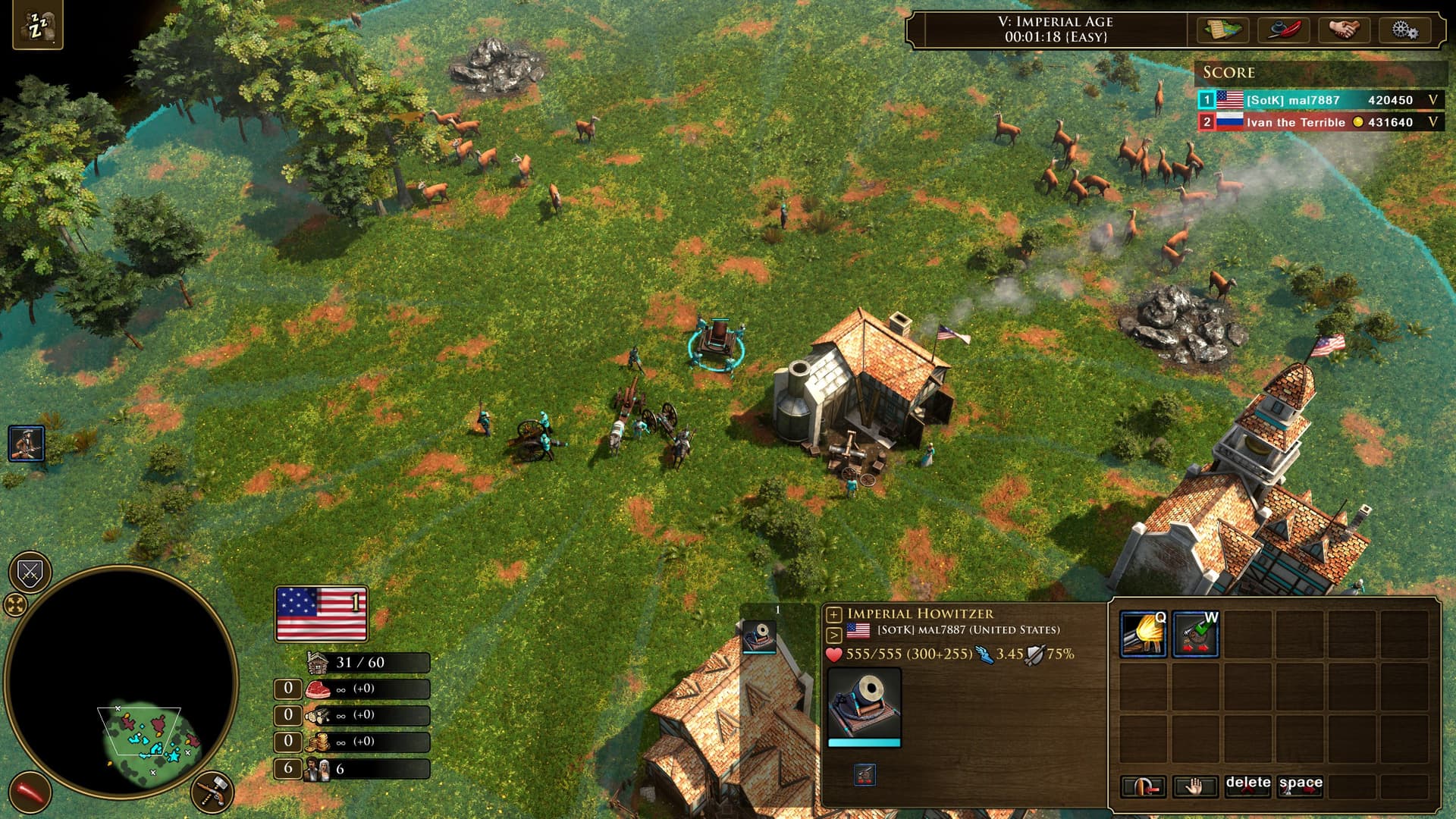Select the Ivan the Terrible score row
Screen dimensions: 1456x819
(x=1319, y=122)
